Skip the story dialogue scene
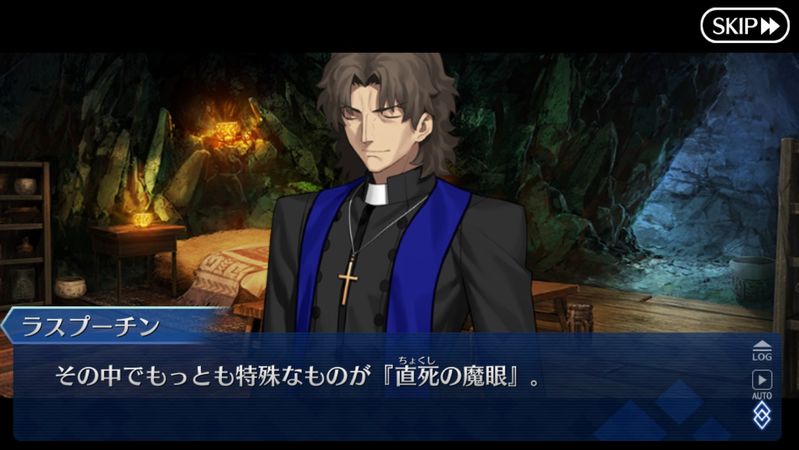Viewport: 799px width, 450px height. [x=745, y=25]
